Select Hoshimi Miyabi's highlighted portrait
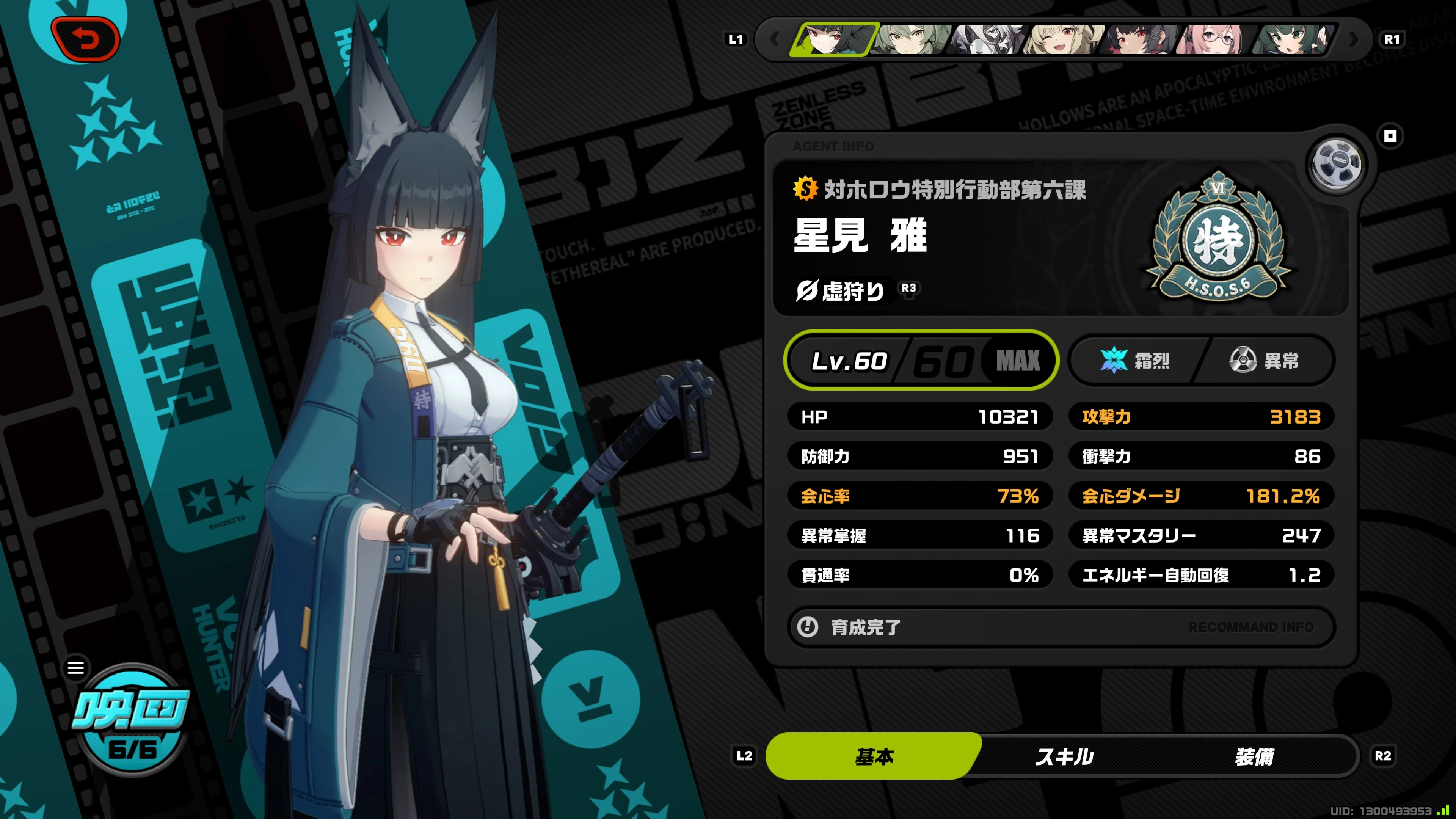 coord(834,39)
